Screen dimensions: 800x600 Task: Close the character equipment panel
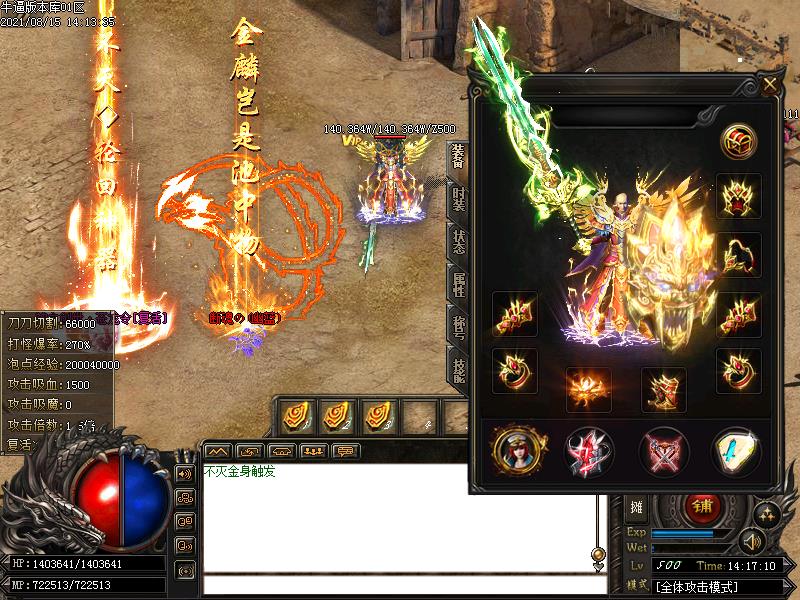coord(769,85)
